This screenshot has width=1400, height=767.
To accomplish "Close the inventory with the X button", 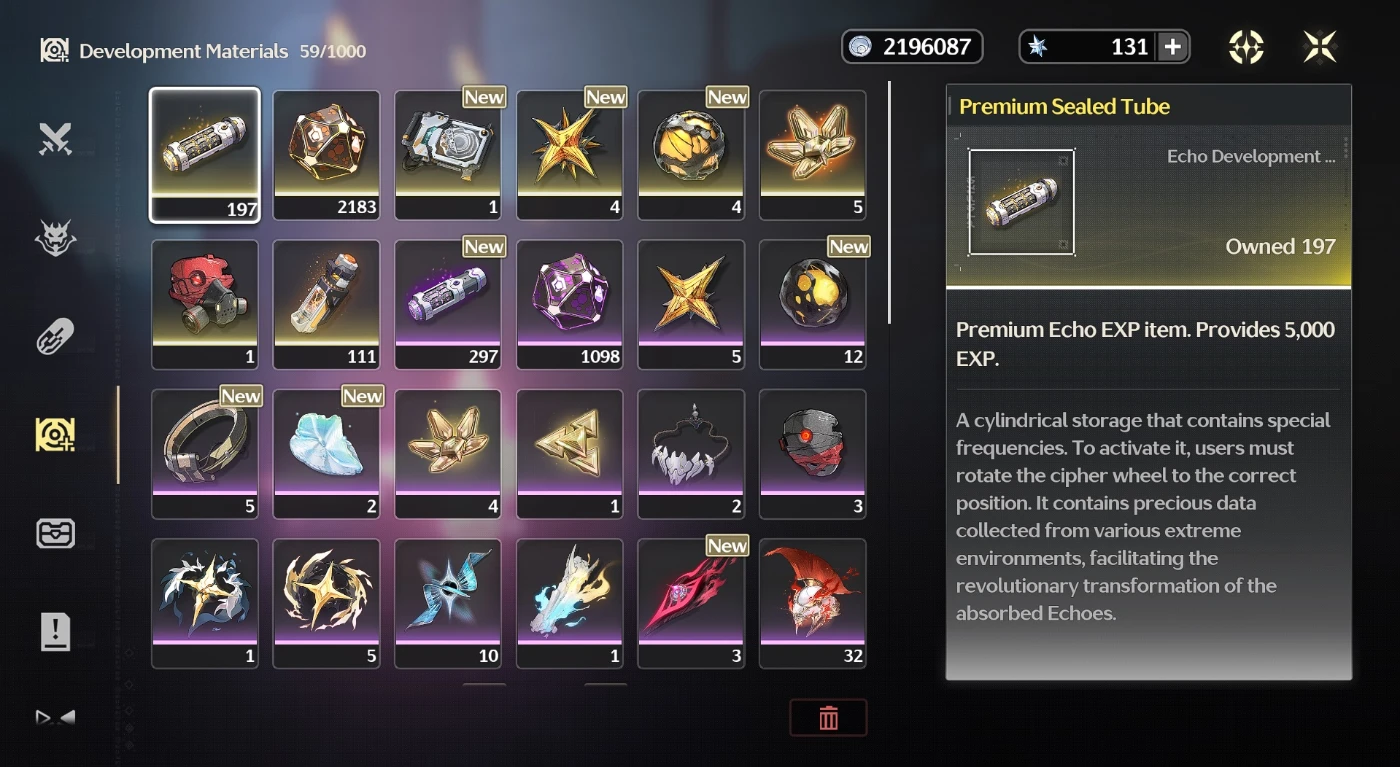I will (1320, 47).
